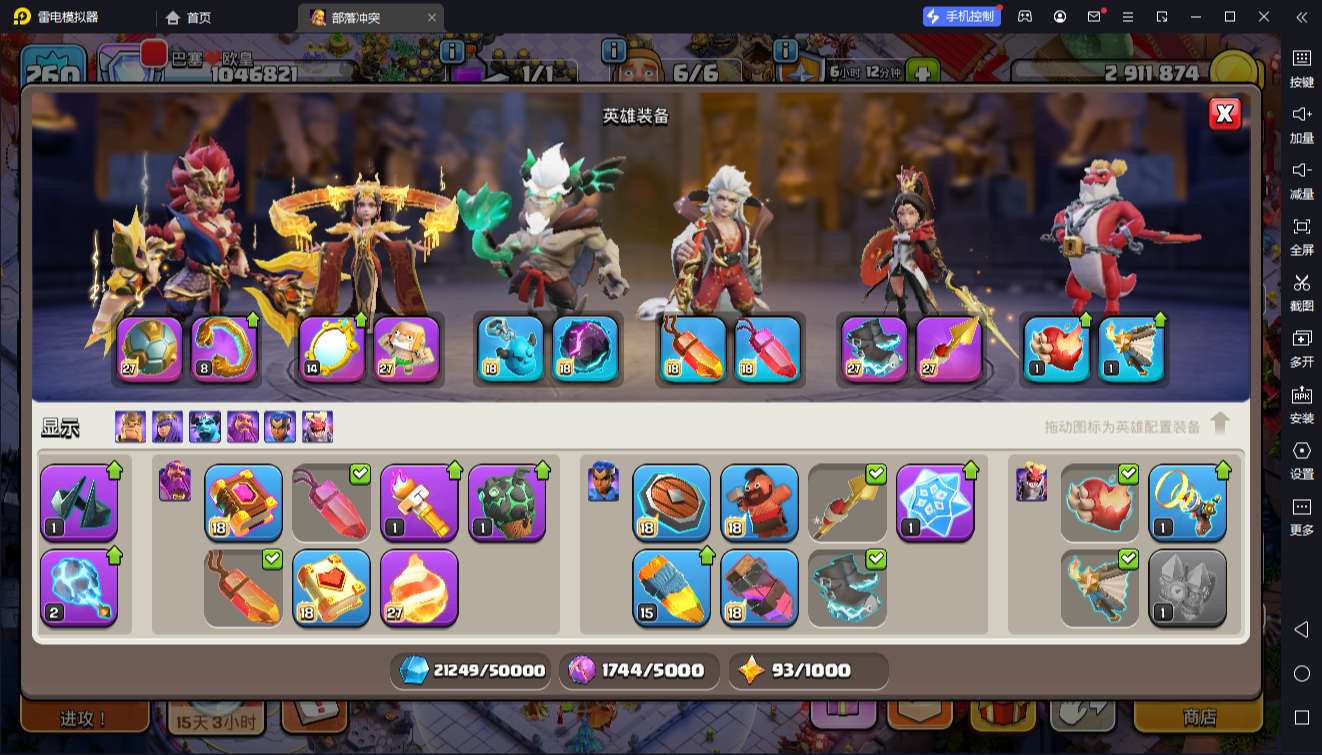Select the equipped blonde Action Figure slot
The width and height of the screenshot is (1322, 755).
407,349
